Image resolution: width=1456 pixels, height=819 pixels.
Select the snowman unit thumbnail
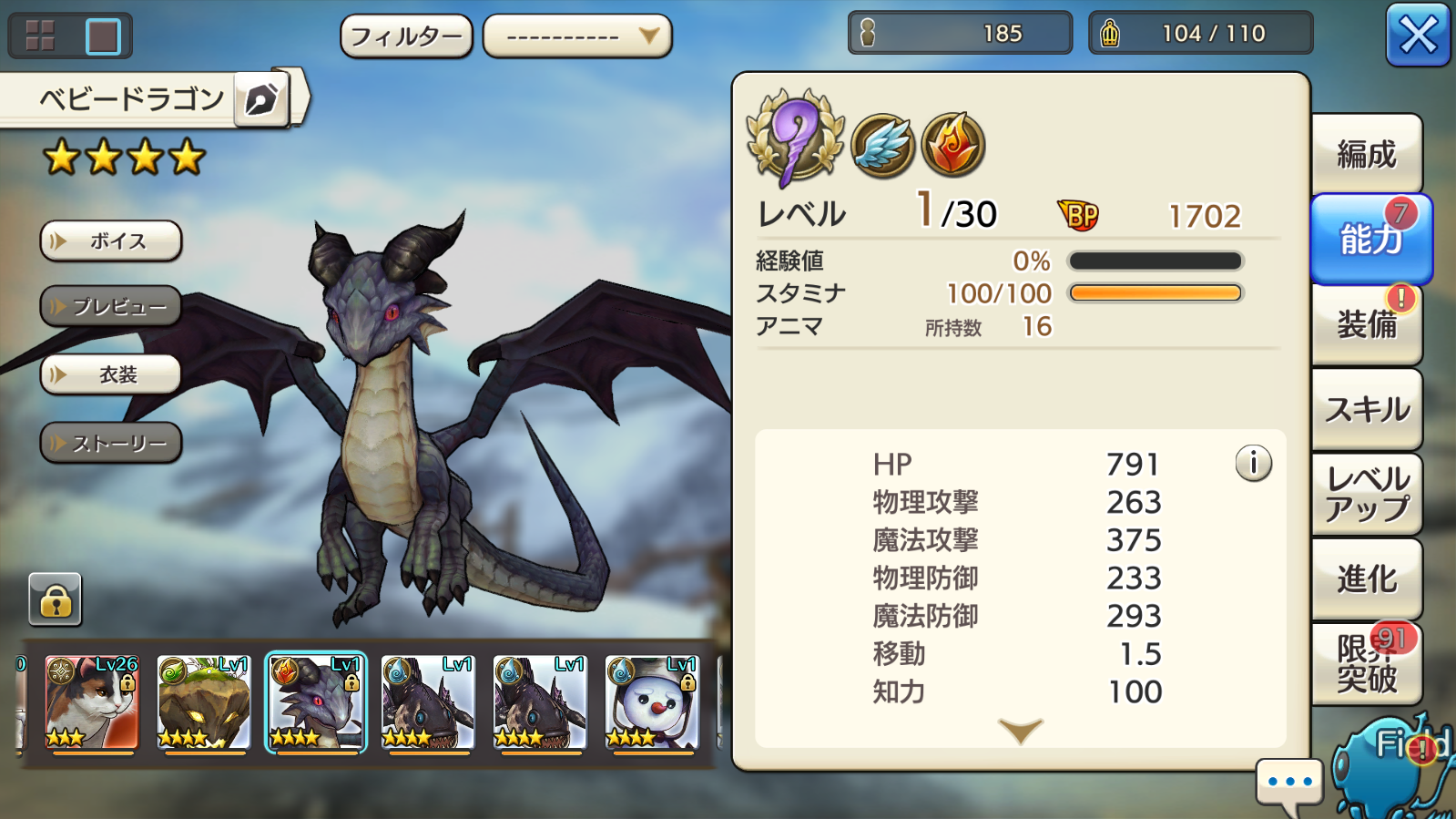click(x=652, y=701)
